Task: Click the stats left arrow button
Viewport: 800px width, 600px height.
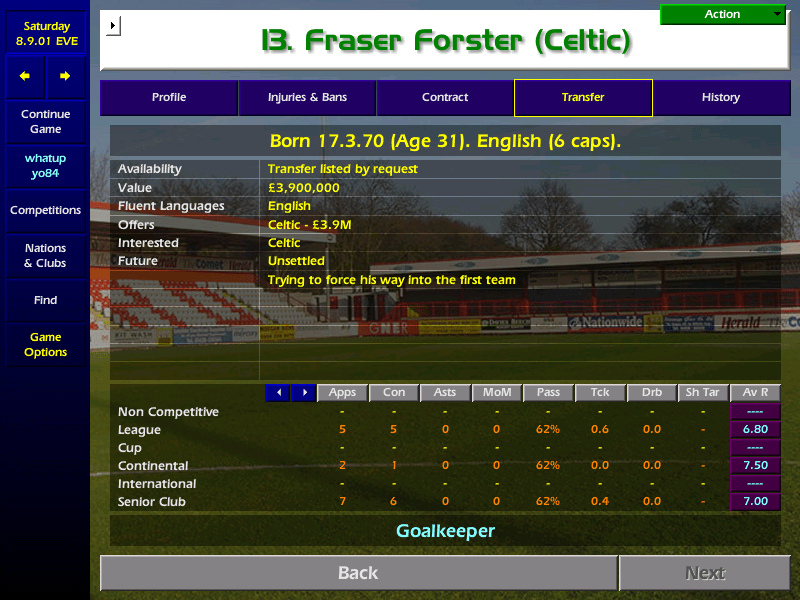Action: pyautogui.click(x=278, y=393)
